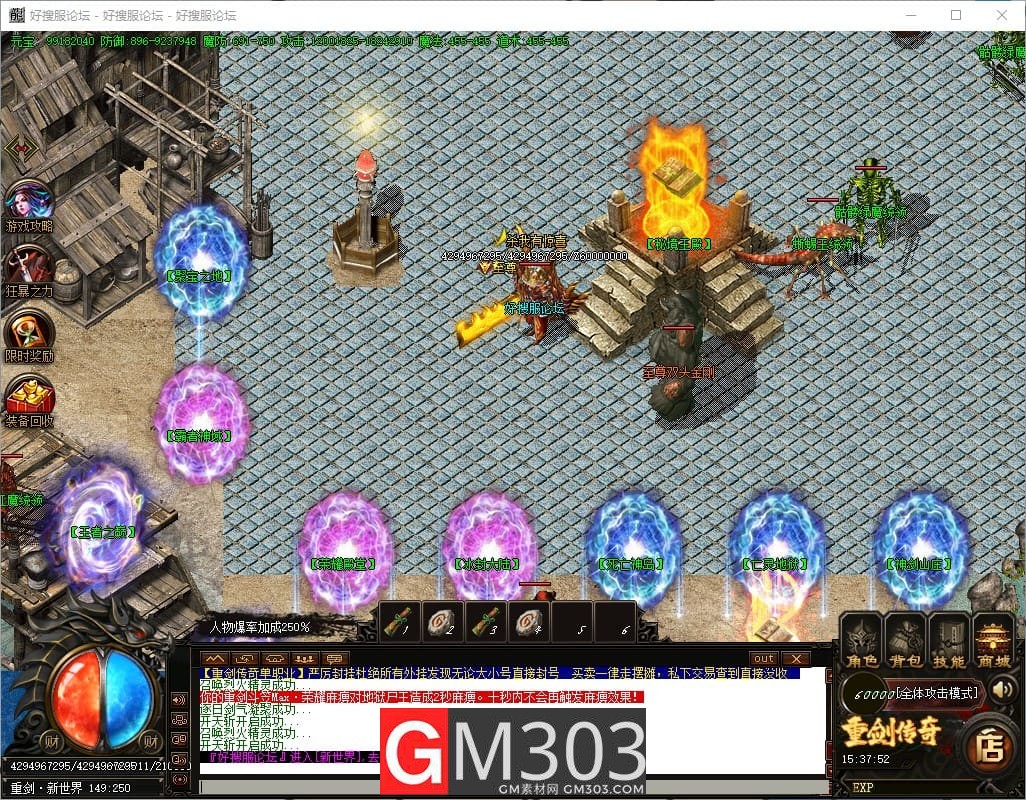
Task: Use the stone item in hotbar slot 2
Action: [x=444, y=621]
